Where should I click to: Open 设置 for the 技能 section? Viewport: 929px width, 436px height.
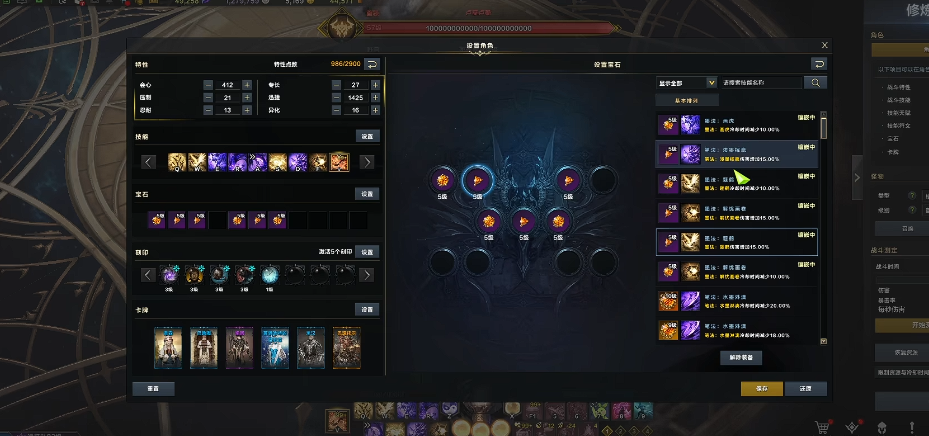pos(368,136)
